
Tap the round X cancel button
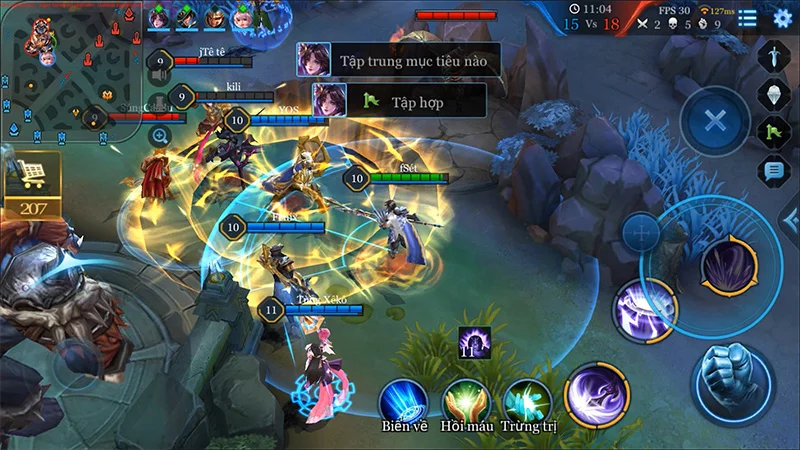(714, 122)
